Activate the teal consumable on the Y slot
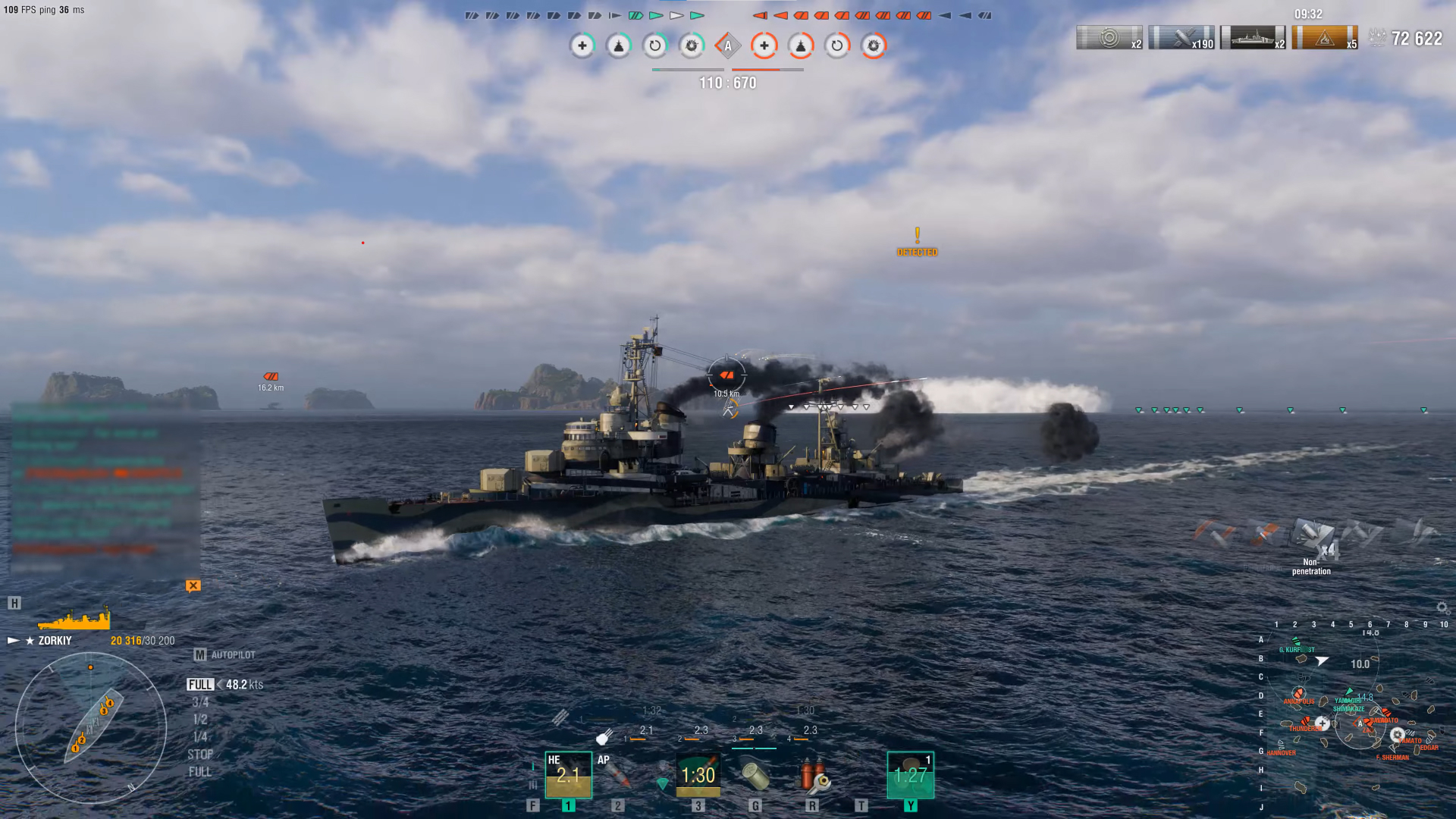Viewport: 1456px width, 819px height. [x=910, y=774]
